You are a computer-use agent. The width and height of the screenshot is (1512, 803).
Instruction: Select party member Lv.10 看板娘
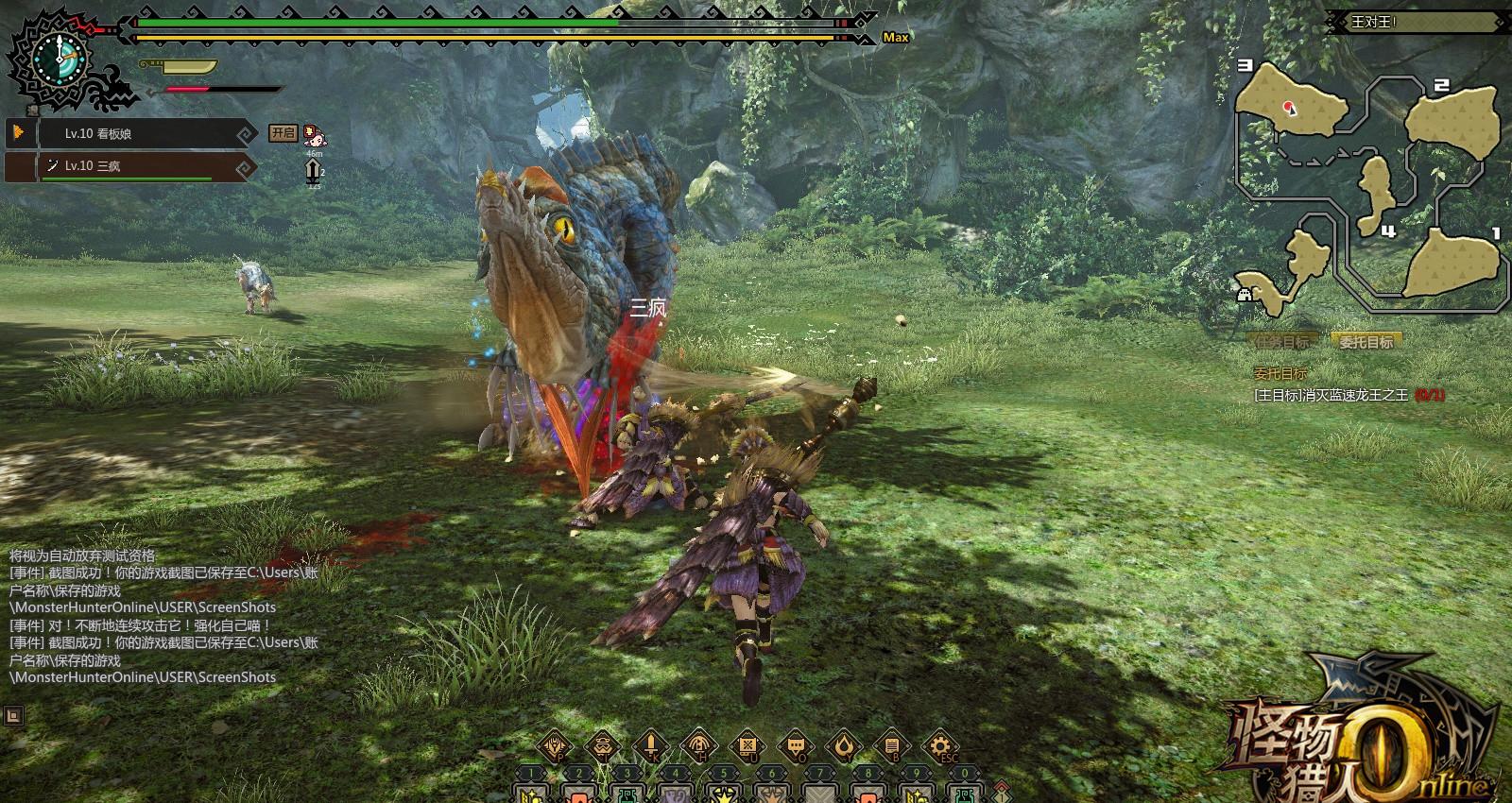click(132, 134)
